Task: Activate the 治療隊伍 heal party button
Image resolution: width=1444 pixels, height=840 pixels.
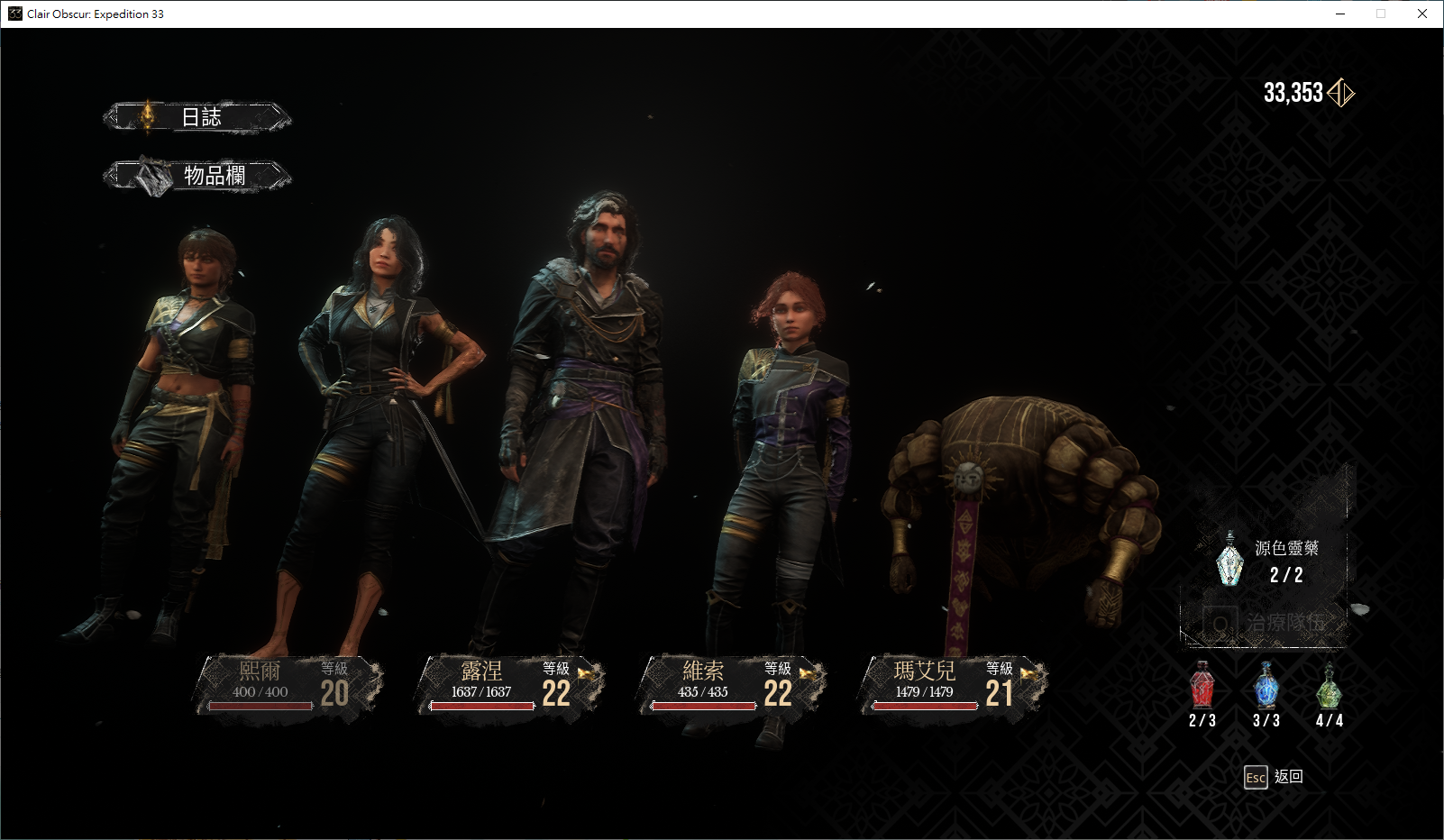Action: pyautogui.click(x=1266, y=623)
